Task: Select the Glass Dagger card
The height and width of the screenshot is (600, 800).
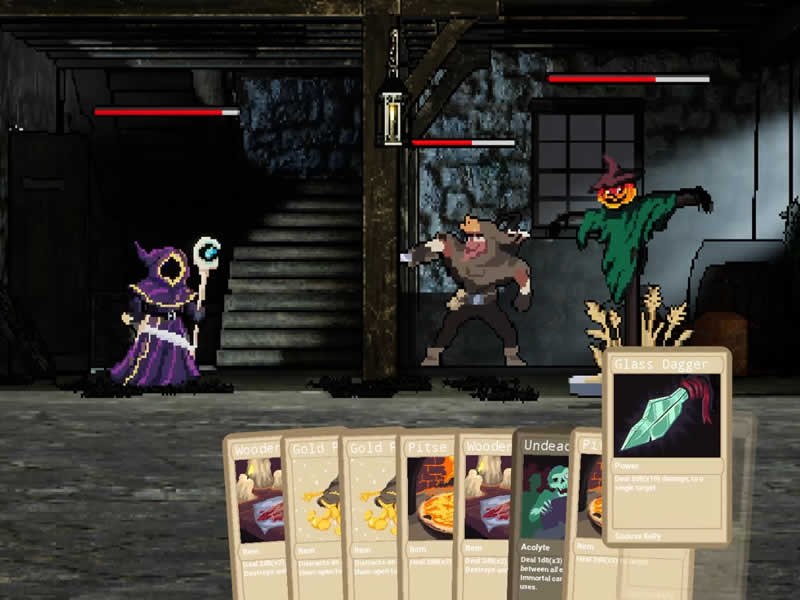Action: [667, 445]
